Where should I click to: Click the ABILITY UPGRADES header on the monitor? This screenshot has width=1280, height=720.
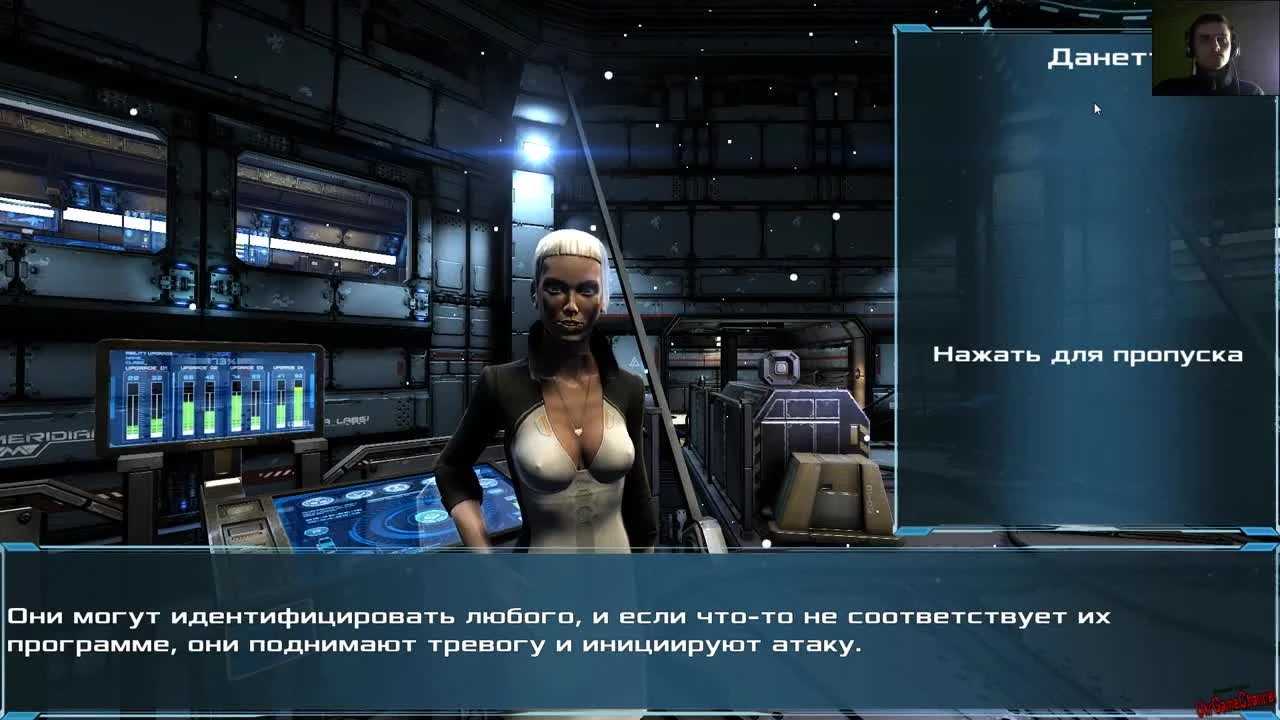pyautogui.click(x=149, y=353)
